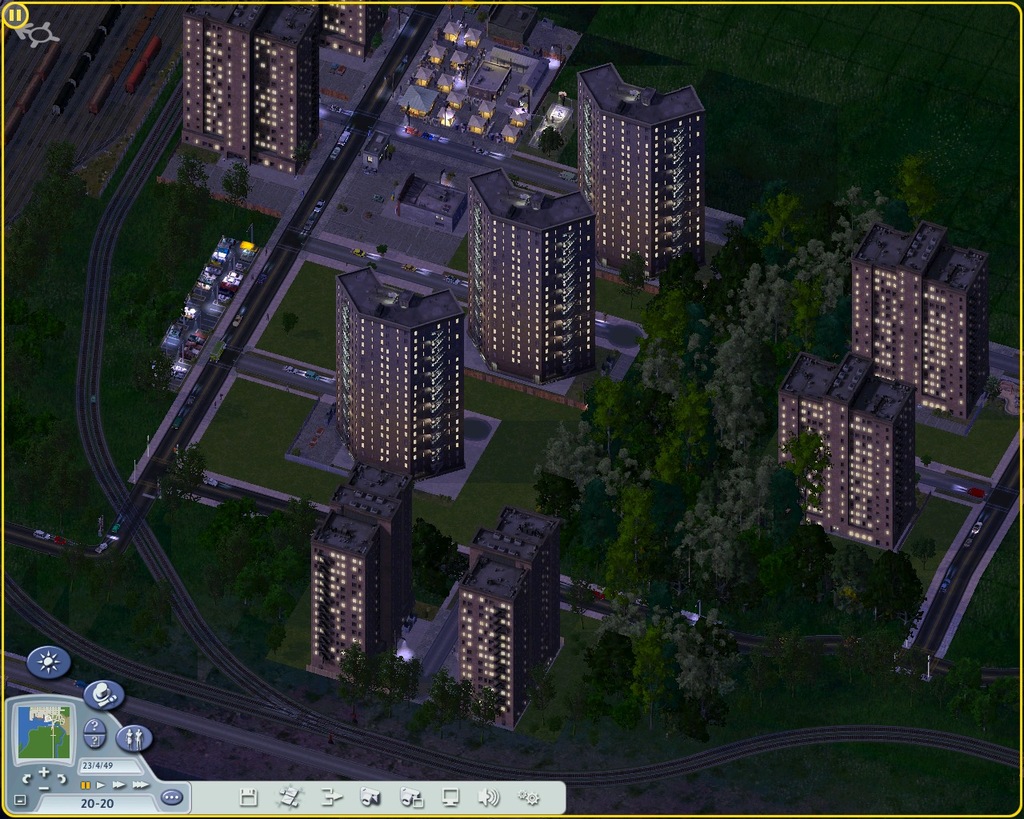
Task: Toggle the sun day/night button
Action: [48, 661]
